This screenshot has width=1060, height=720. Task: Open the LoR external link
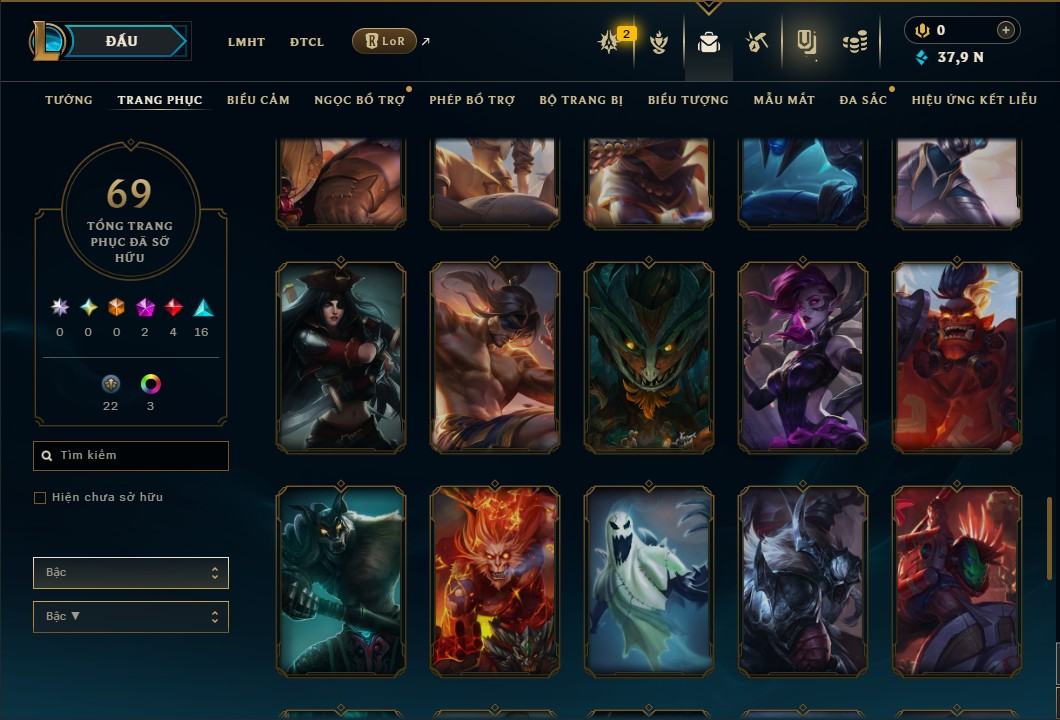(x=385, y=41)
